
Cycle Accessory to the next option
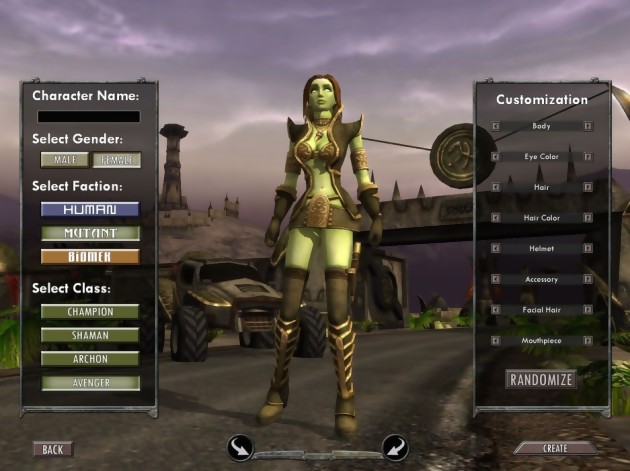587,279
